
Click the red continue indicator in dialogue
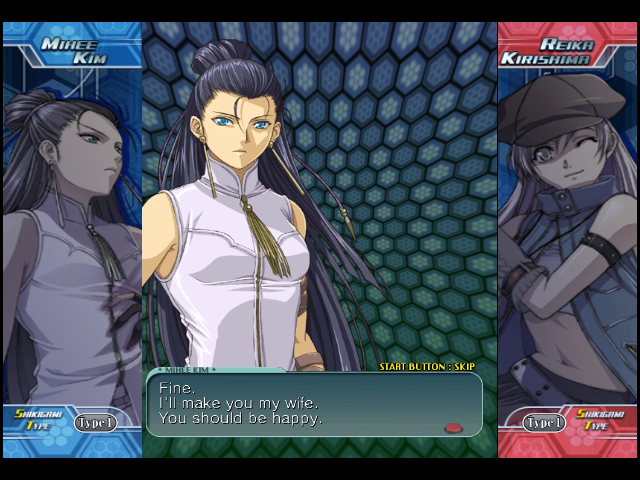(x=454, y=428)
